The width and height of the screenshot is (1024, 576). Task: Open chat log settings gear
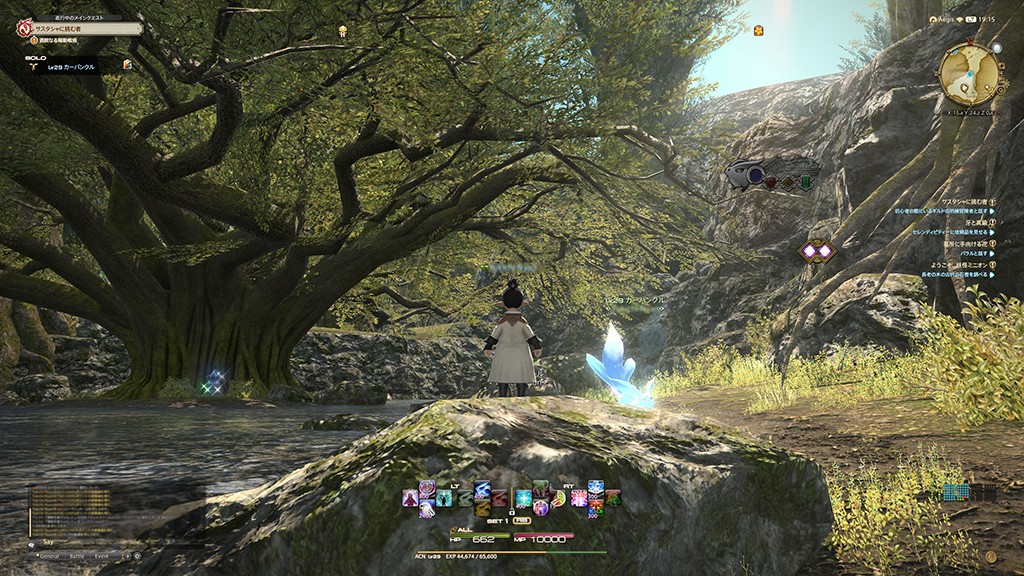(x=137, y=556)
